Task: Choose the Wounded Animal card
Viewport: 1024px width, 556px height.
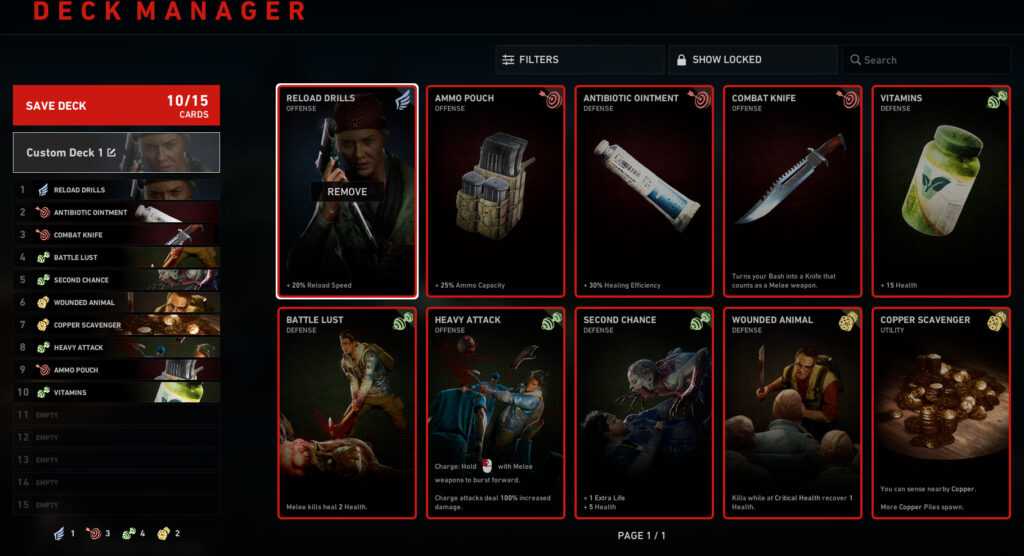Action: tap(793, 413)
